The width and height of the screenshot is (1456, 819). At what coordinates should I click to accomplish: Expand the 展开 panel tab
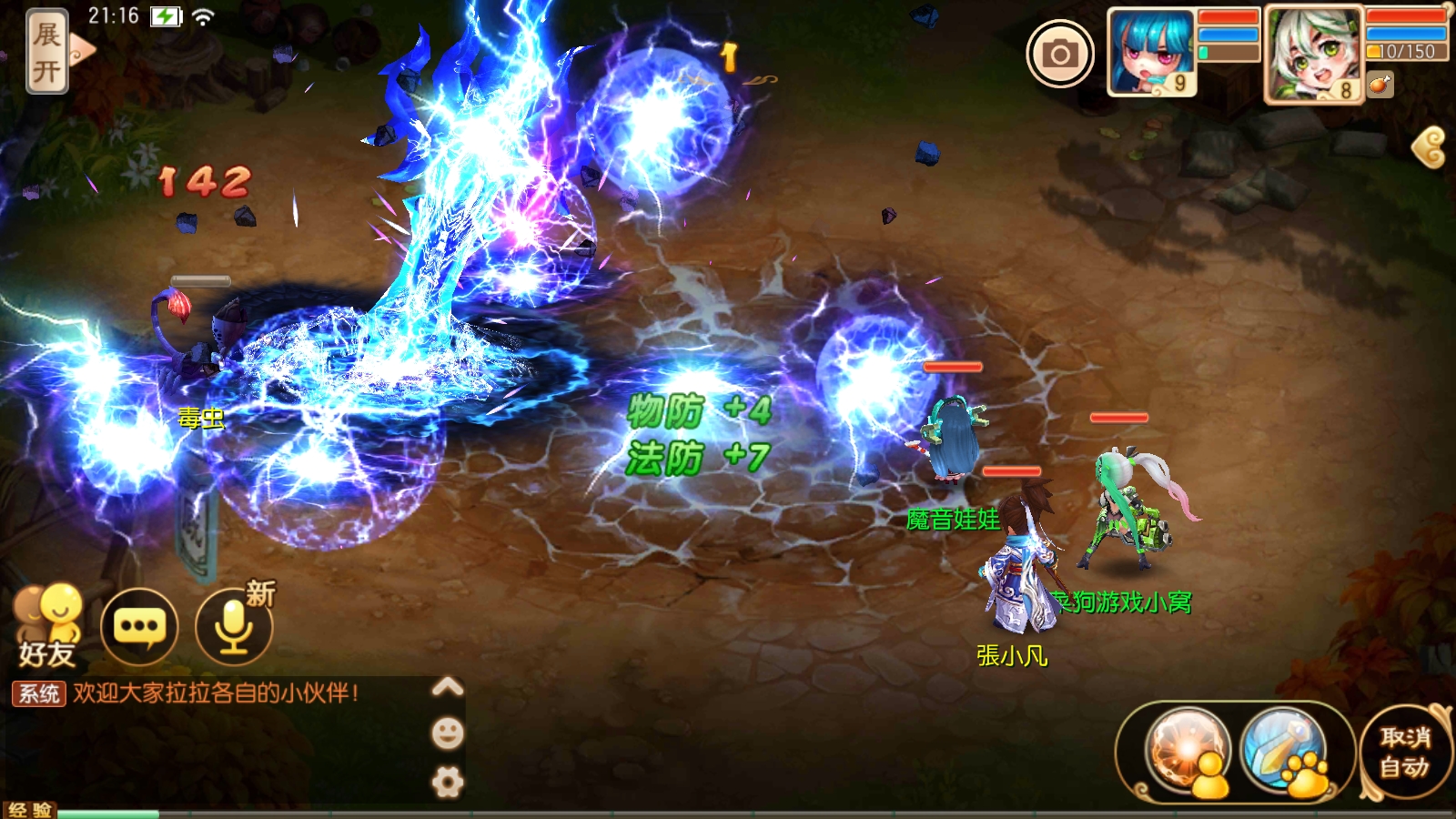pyautogui.click(x=47, y=52)
